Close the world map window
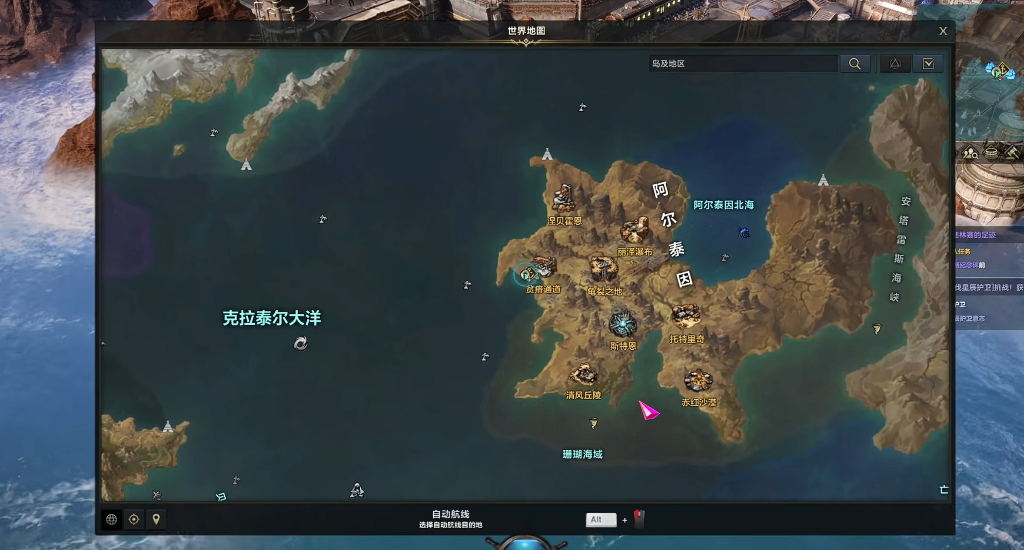This screenshot has height=550, width=1024. click(943, 31)
